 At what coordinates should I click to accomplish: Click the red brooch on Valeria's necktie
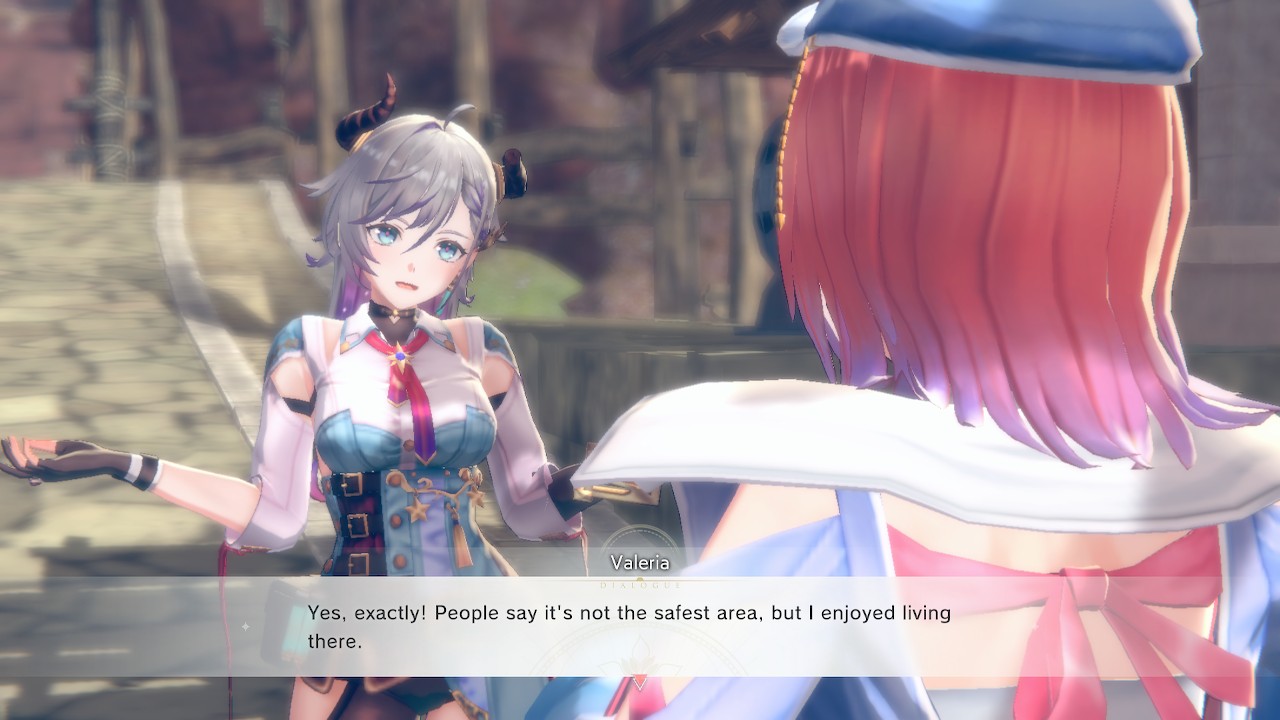pyautogui.click(x=400, y=355)
